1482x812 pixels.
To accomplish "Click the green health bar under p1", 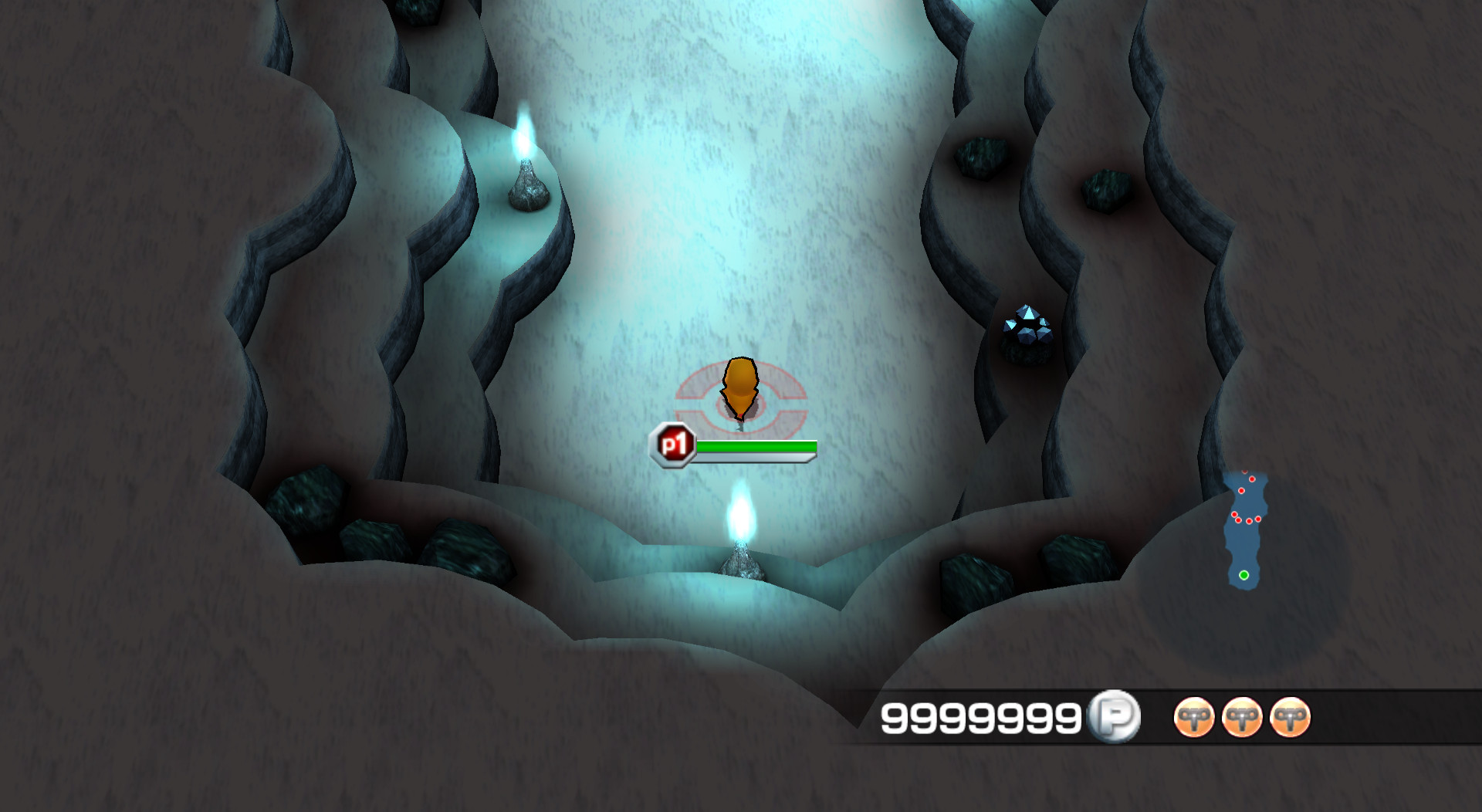I will [x=756, y=445].
